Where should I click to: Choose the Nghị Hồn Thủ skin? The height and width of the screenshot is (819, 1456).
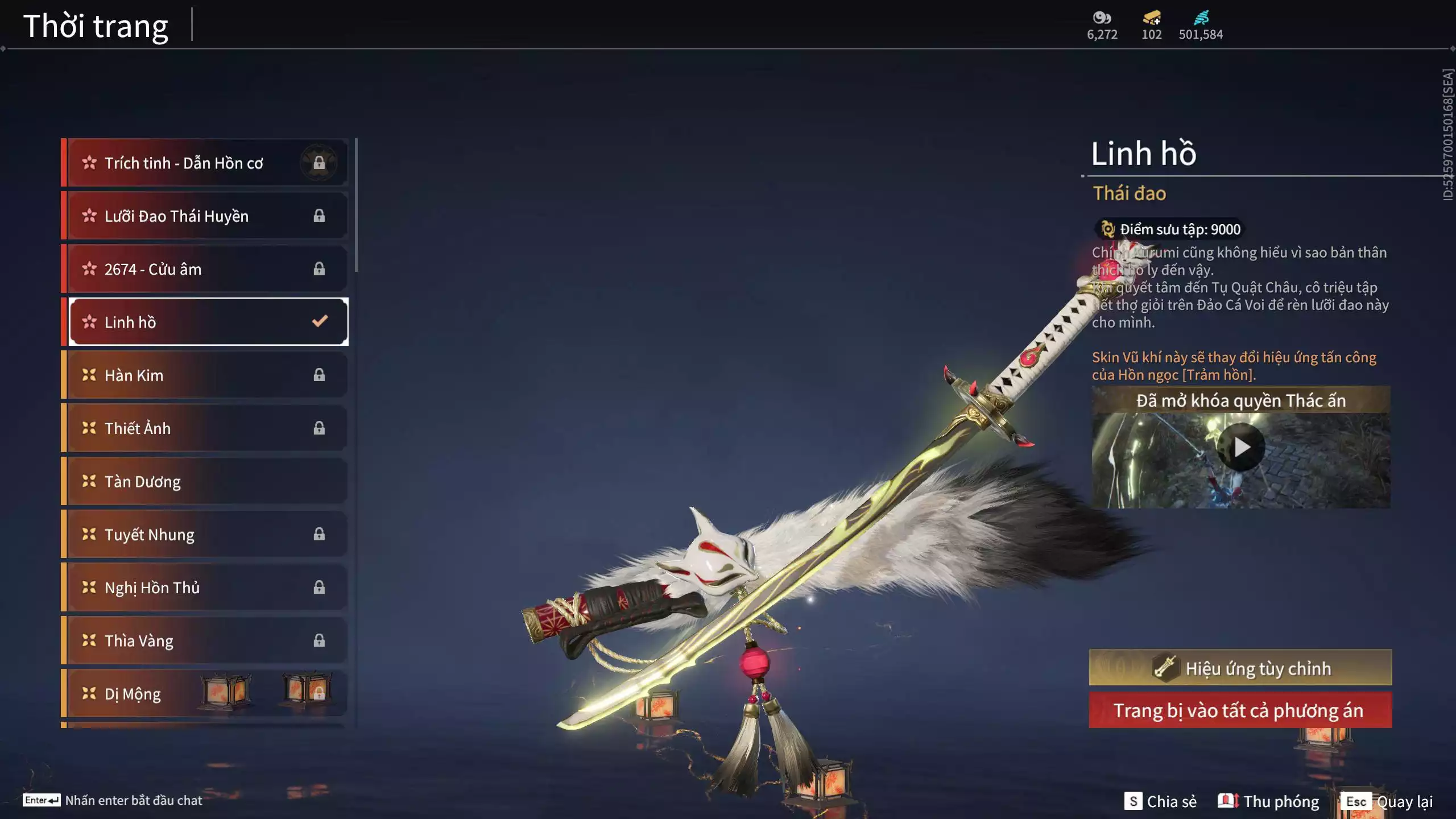tap(205, 588)
